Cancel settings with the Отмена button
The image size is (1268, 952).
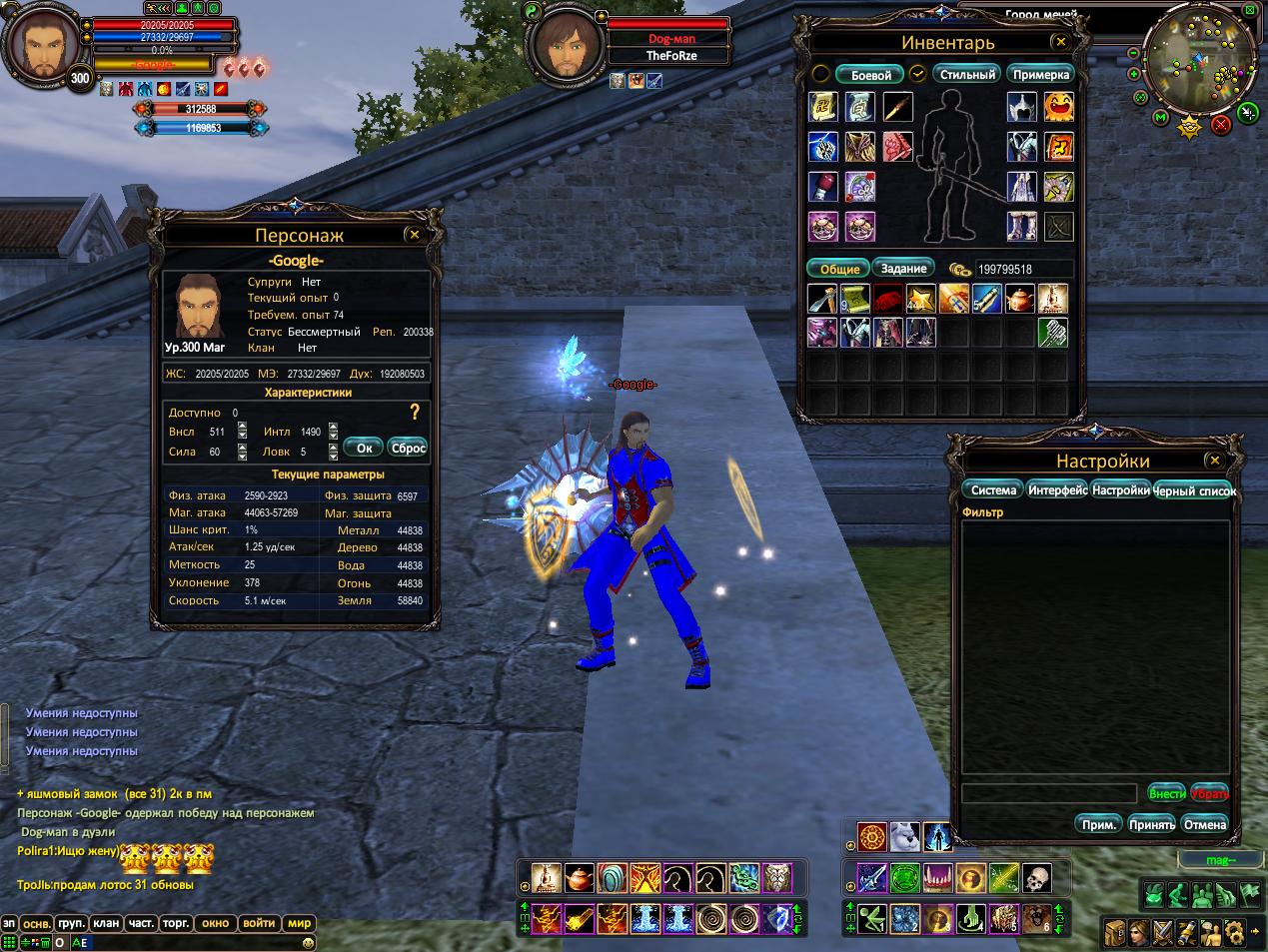[x=1204, y=824]
